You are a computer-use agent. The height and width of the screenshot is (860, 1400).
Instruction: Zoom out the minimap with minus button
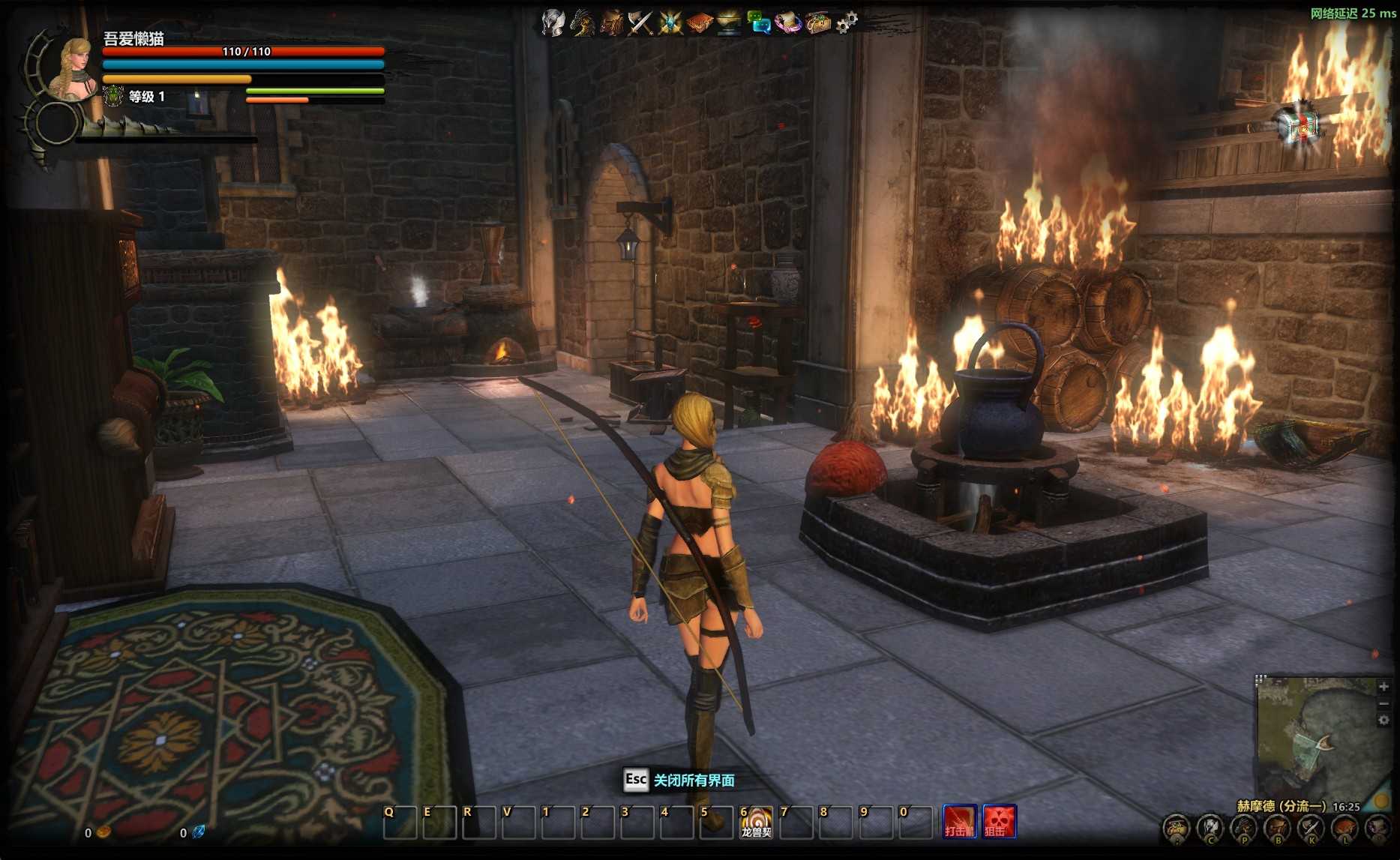click(1384, 703)
